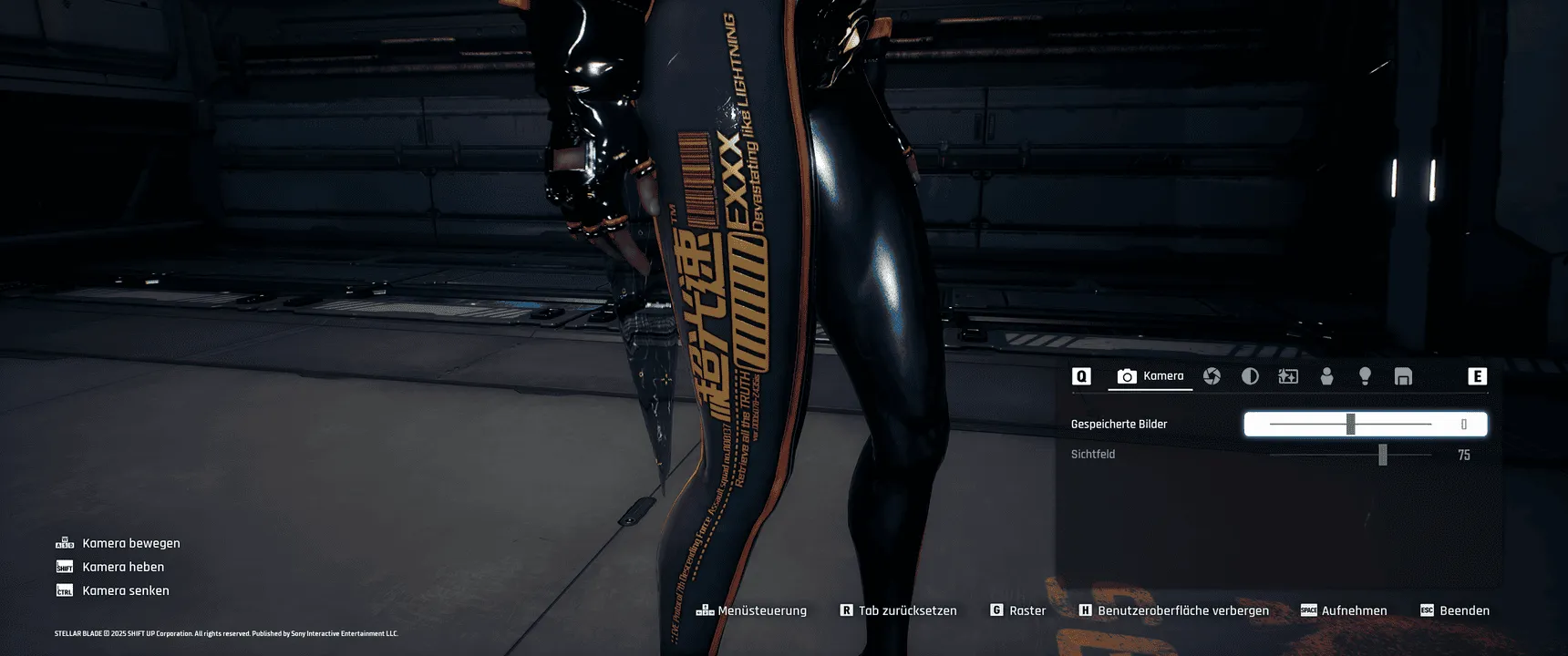Switch to the character silhouette tab

coord(1326,376)
